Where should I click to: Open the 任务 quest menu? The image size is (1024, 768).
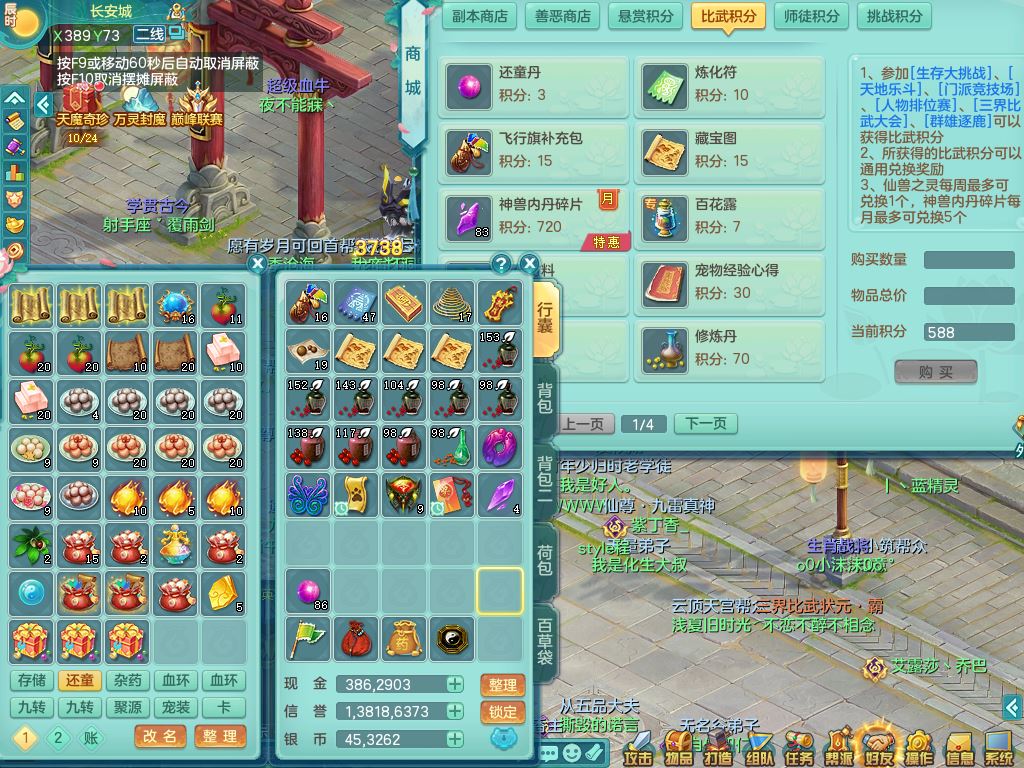point(799,748)
